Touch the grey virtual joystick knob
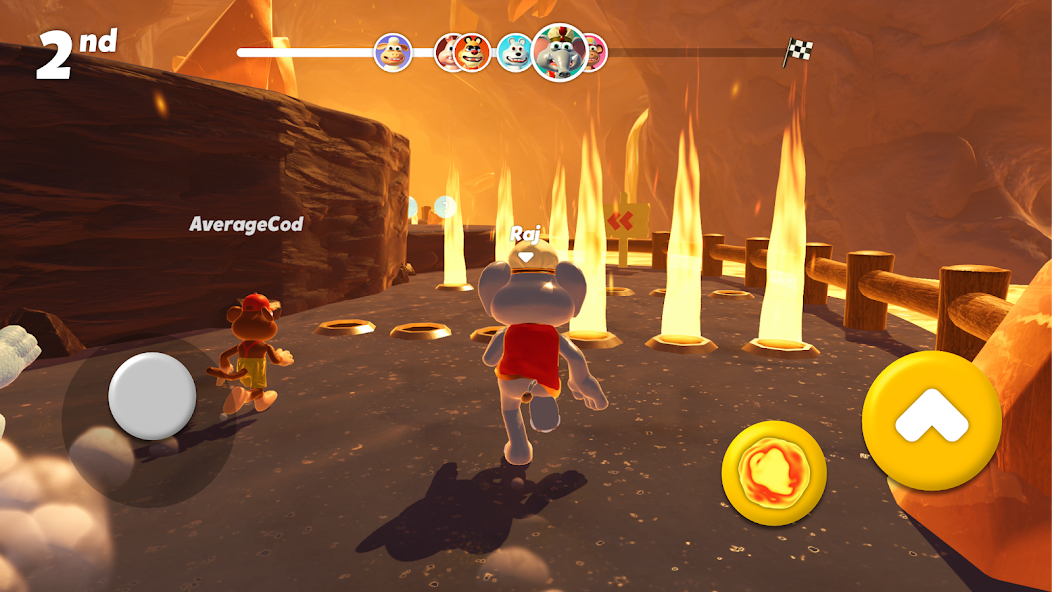The width and height of the screenshot is (1052, 592). [152, 395]
